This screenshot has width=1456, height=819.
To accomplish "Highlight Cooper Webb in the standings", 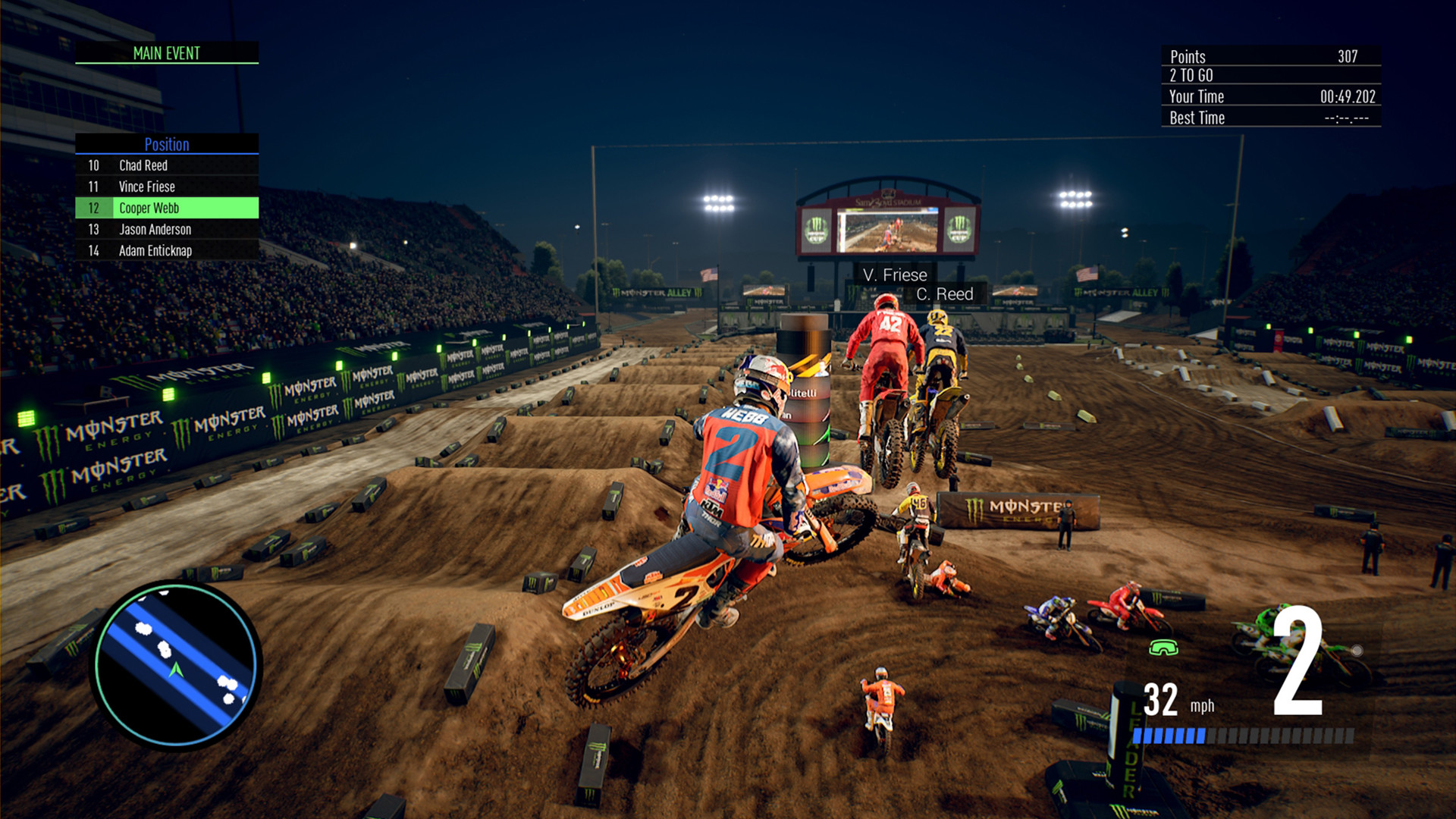I will coord(167,208).
